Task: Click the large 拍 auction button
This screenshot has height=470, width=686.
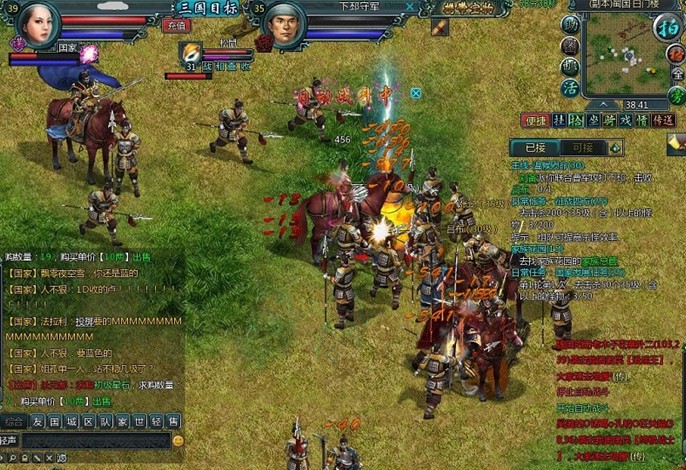Action: (x=667, y=27)
